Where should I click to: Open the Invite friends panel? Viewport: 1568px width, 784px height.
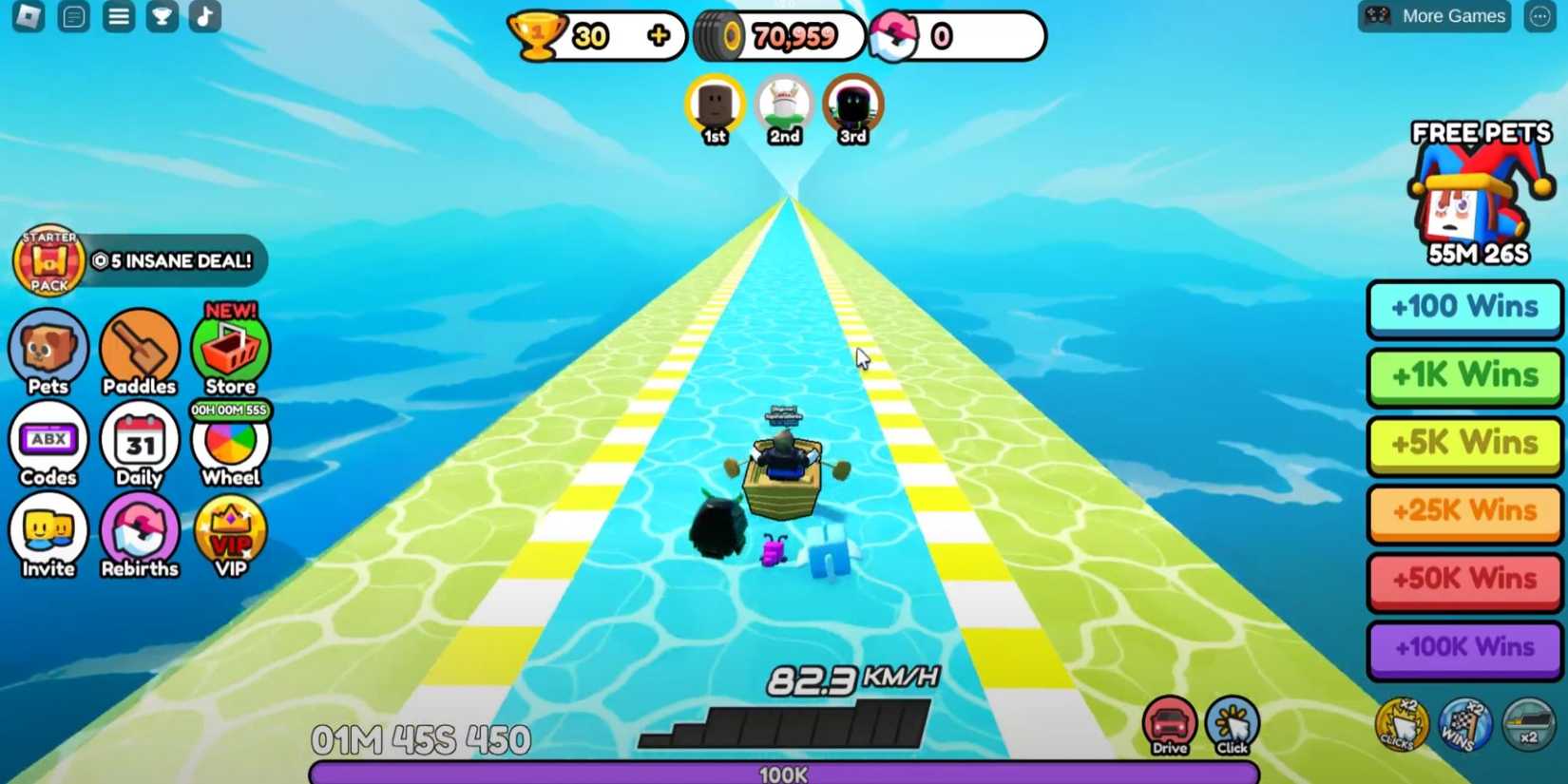pyautogui.click(x=48, y=532)
